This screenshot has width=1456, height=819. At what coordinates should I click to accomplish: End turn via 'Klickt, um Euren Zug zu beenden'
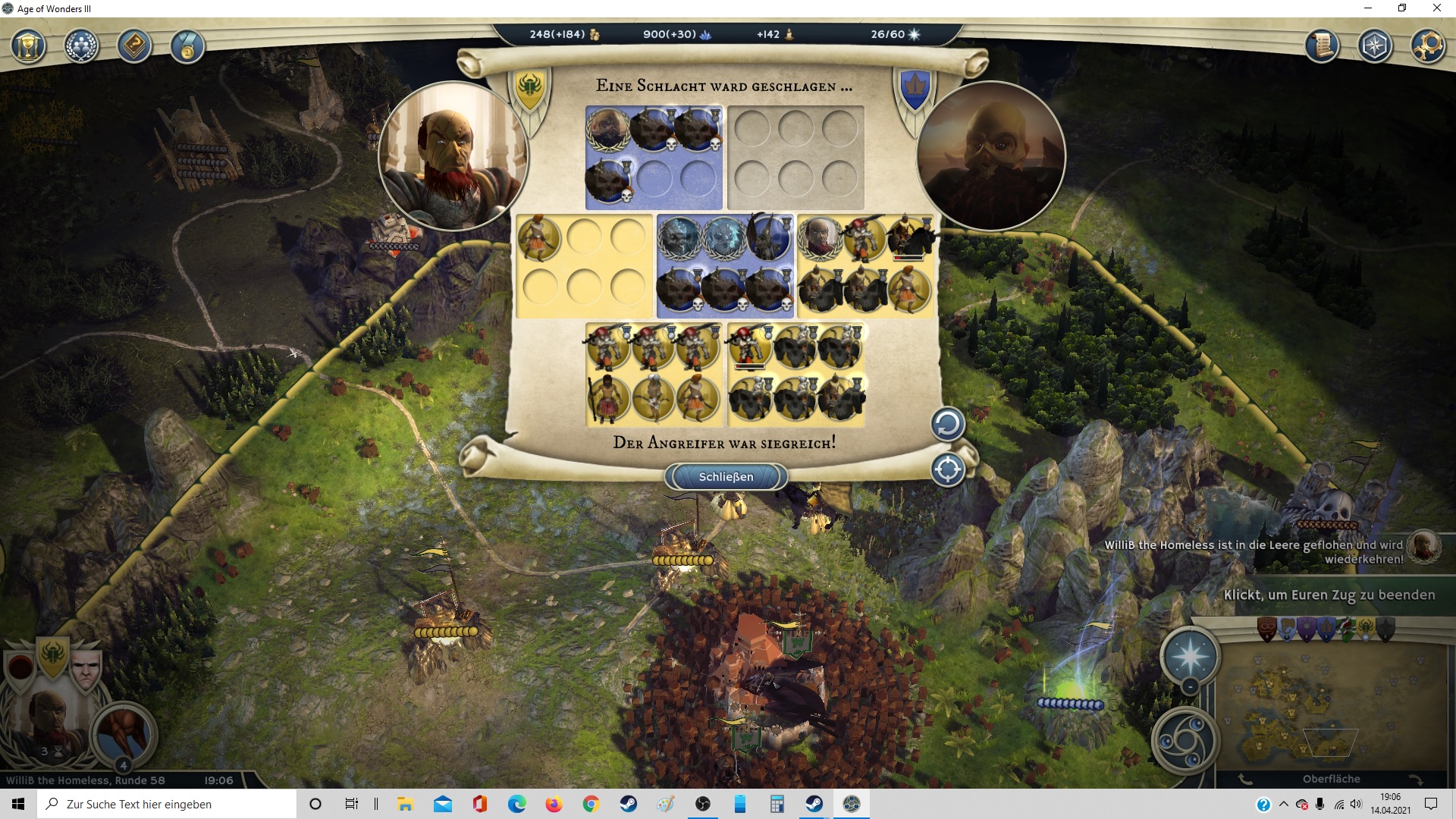[x=1329, y=595]
